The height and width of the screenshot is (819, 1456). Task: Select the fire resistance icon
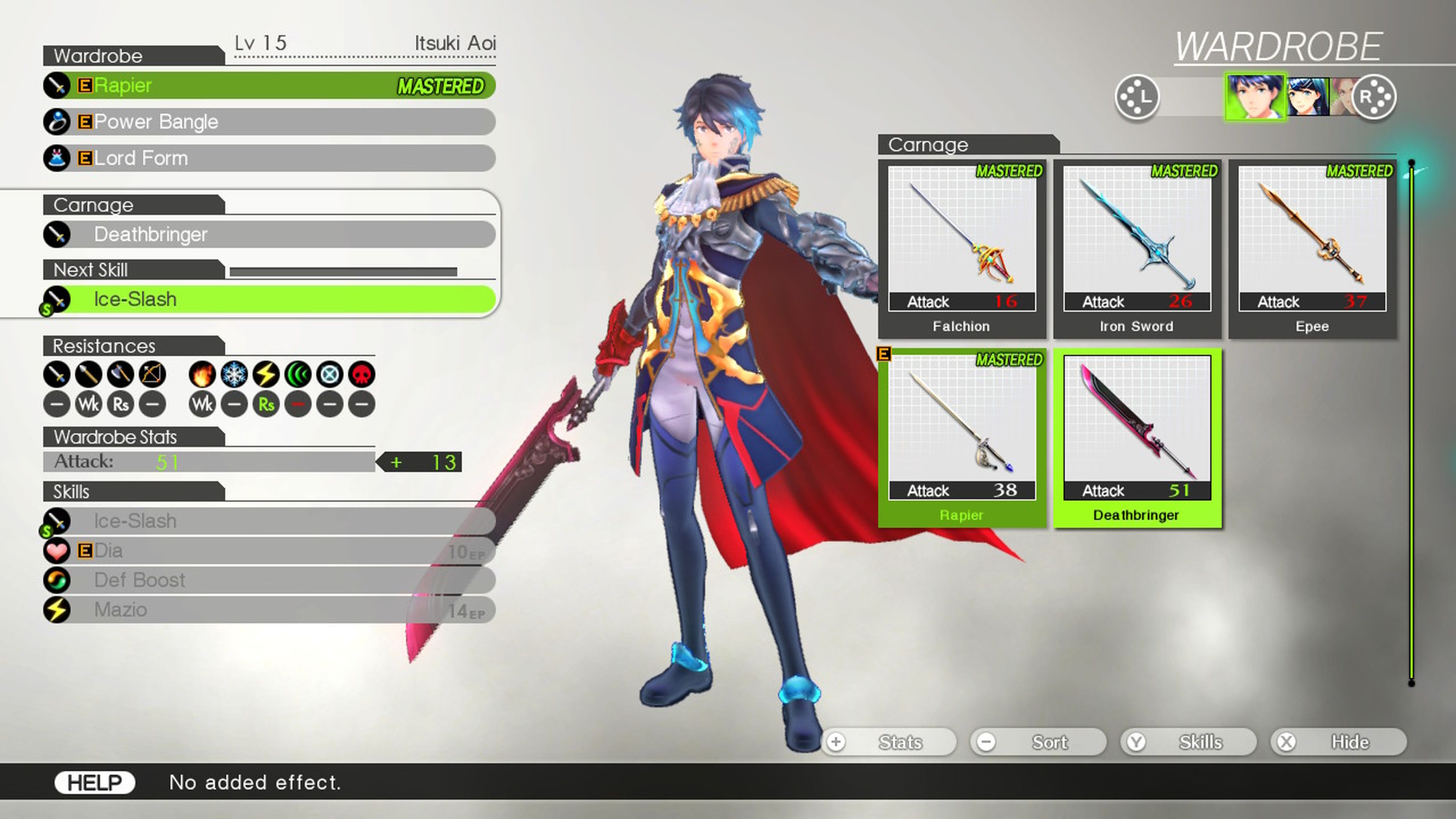coord(202,374)
